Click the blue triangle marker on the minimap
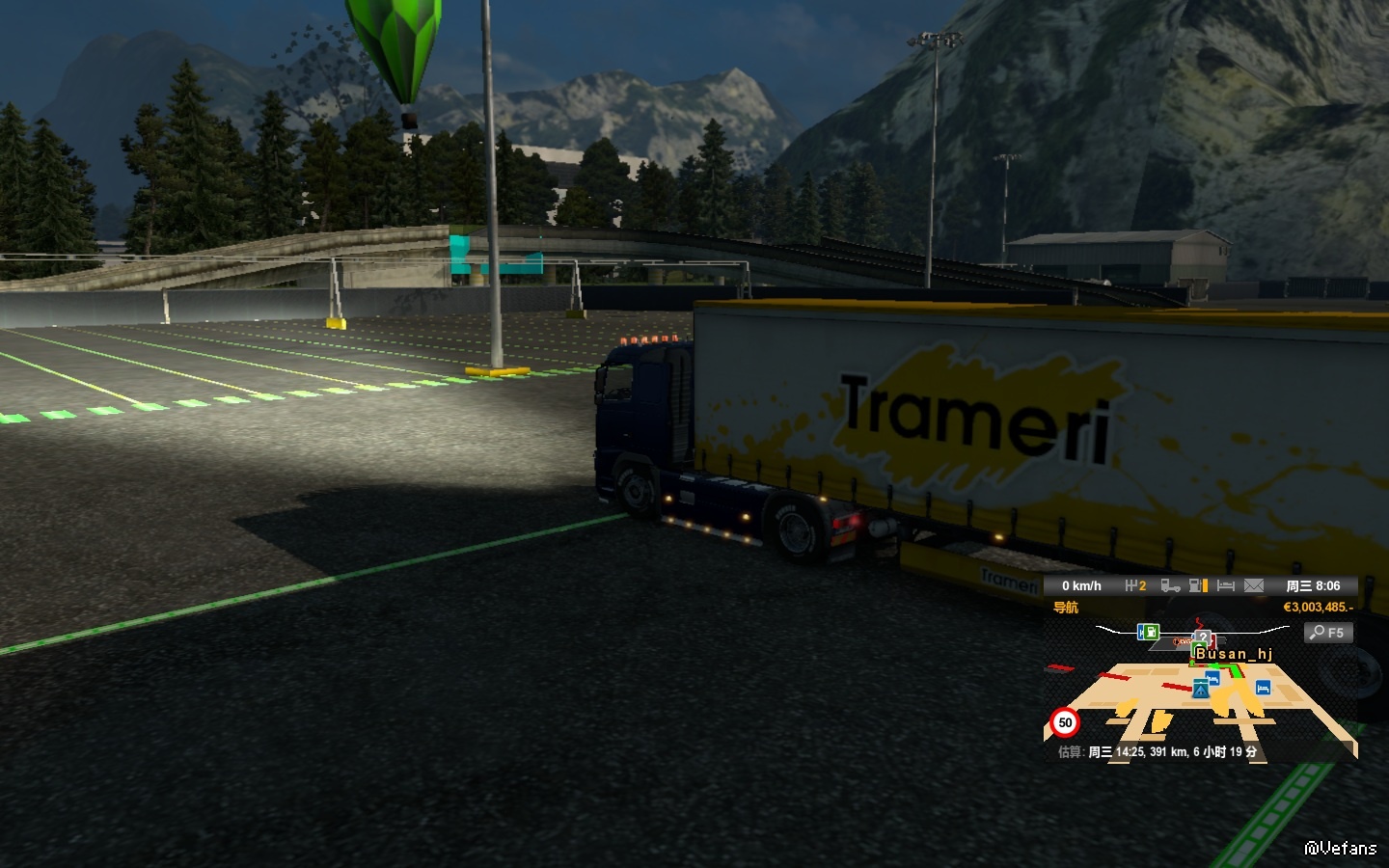Viewport: 1389px width, 868px height. 1200,690
